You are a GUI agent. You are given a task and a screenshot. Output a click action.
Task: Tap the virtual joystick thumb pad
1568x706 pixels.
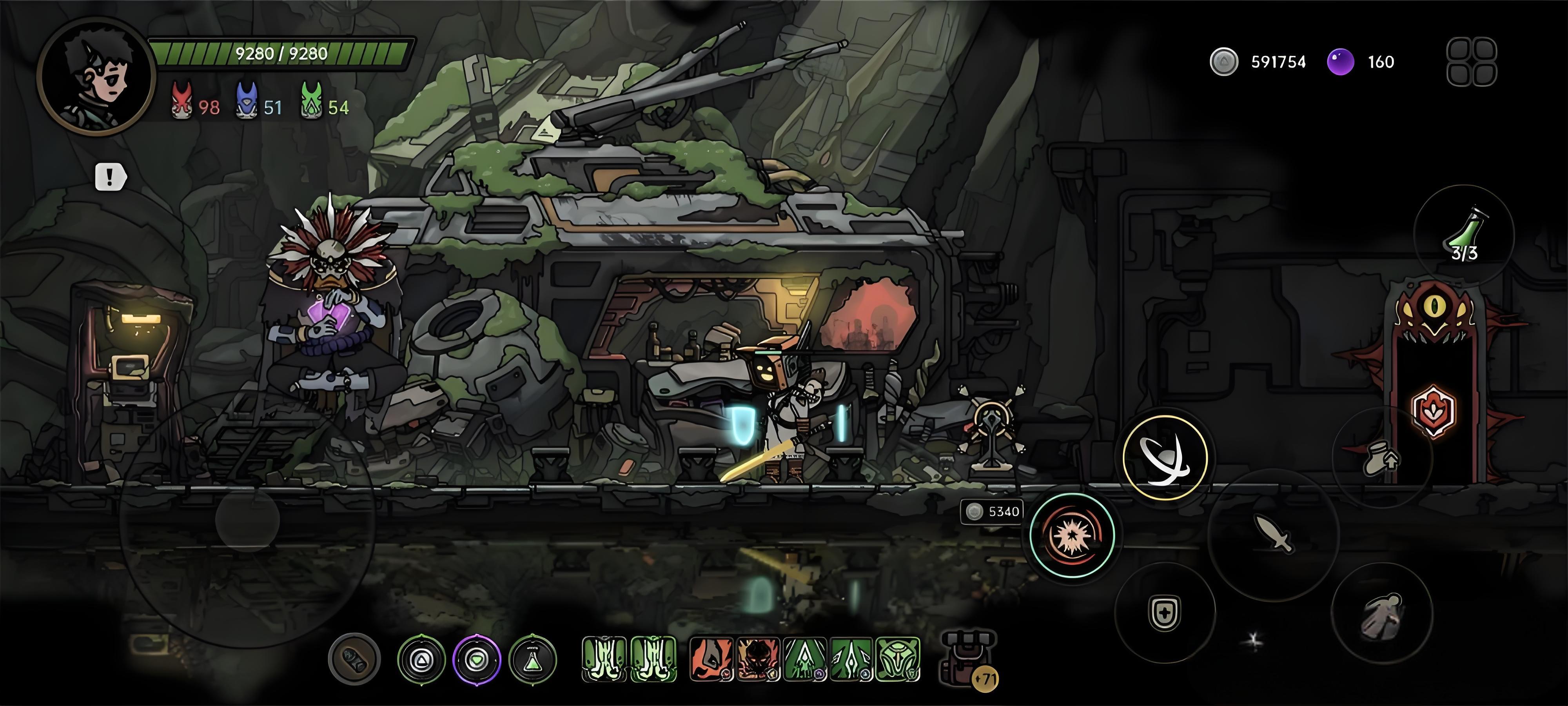pyautogui.click(x=247, y=520)
